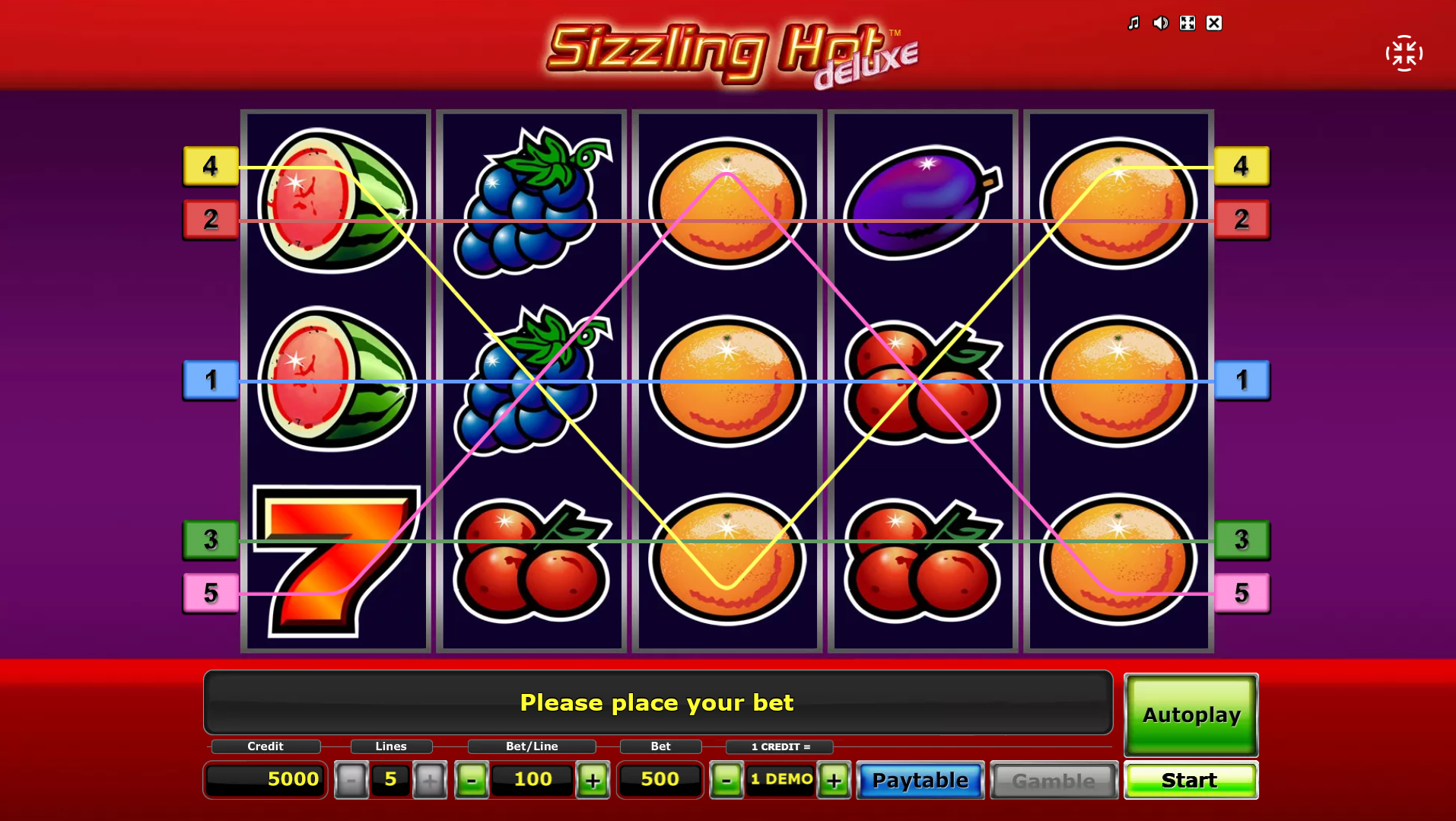
Task: Decrease the Bet with the minus button
Action: pos(726,780)
